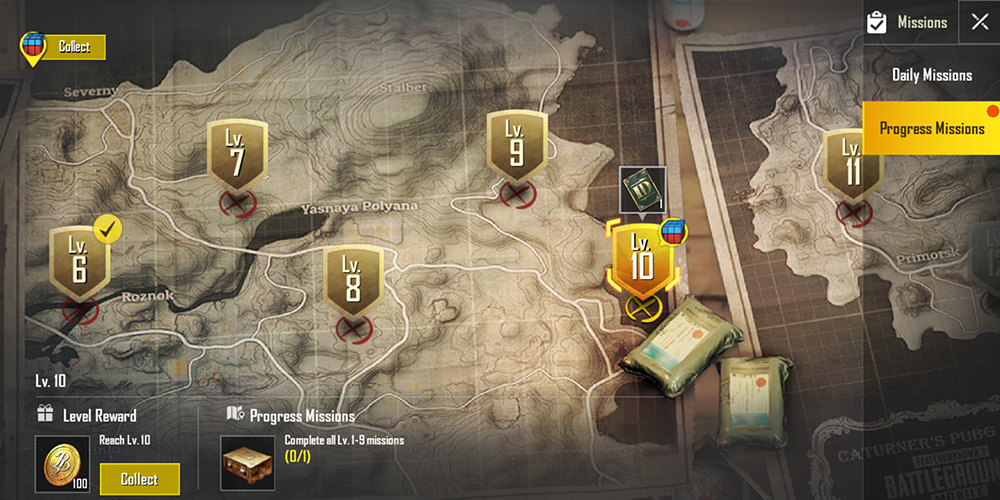Open the Progress Missions tab
Screen dimensions: 1000x500
(931, 128)
